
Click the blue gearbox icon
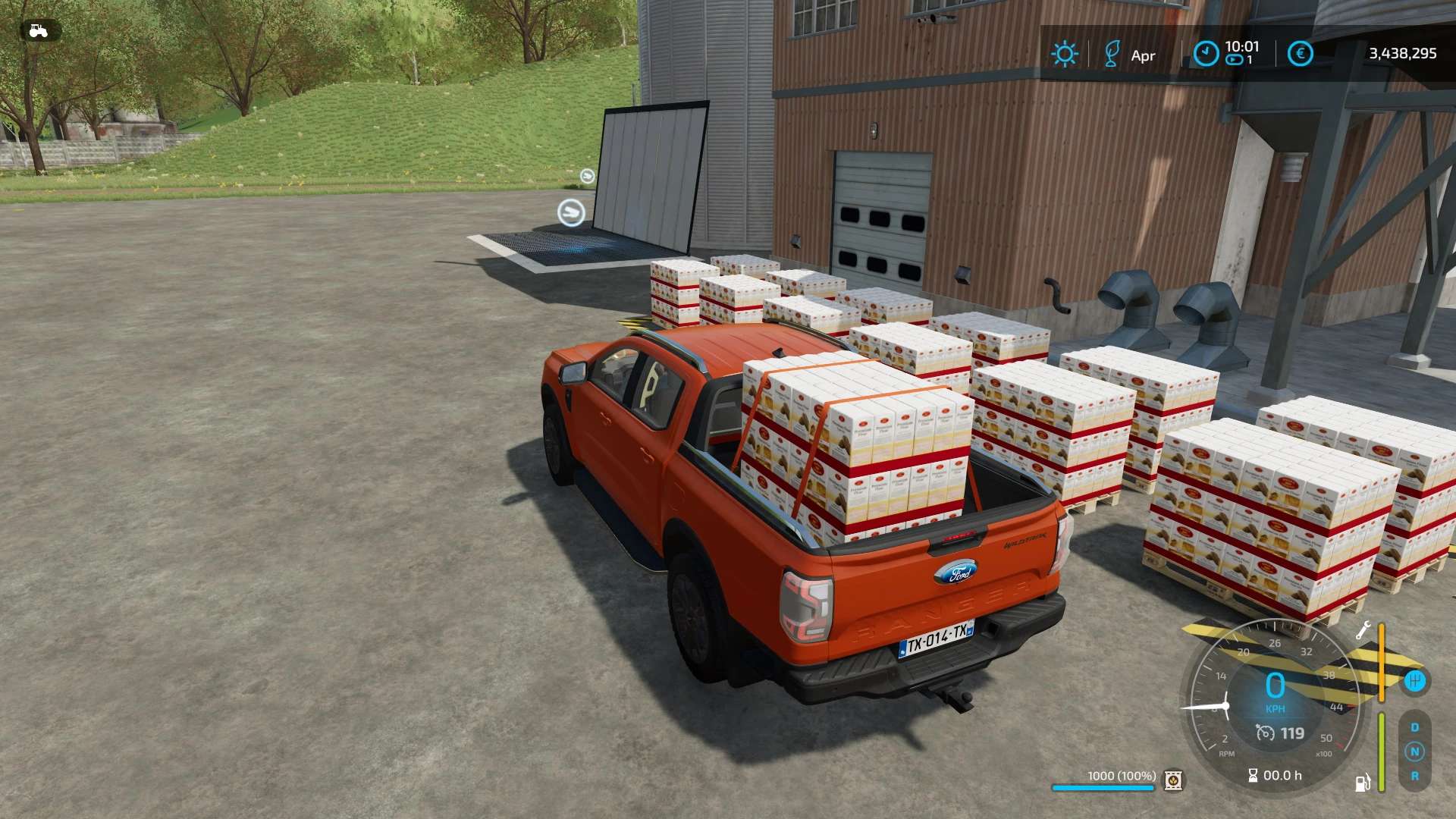pos(1414,681)
